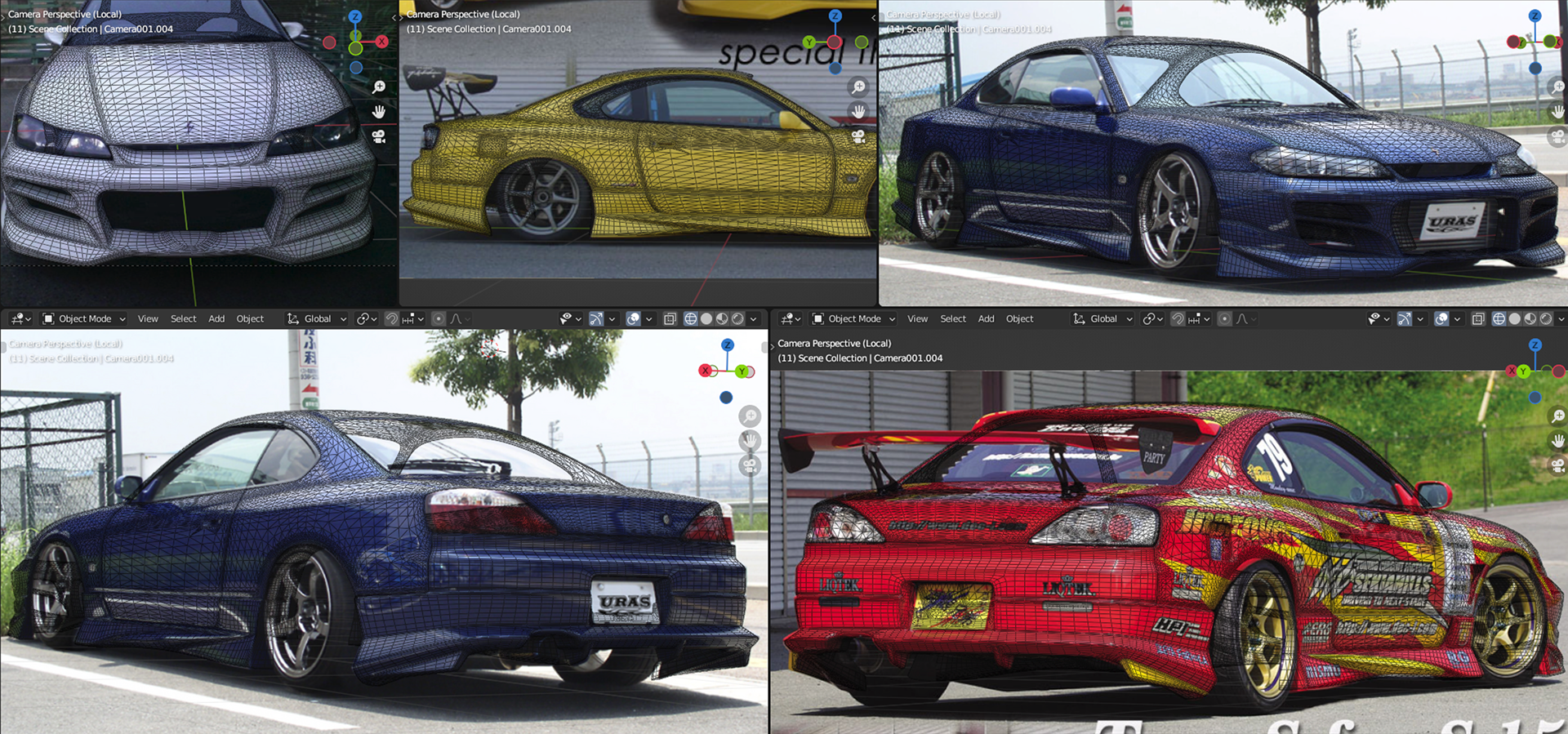The image size is (1568, 734).
Task: Click the Toggle camera view icon
Action: coord(748,466)
